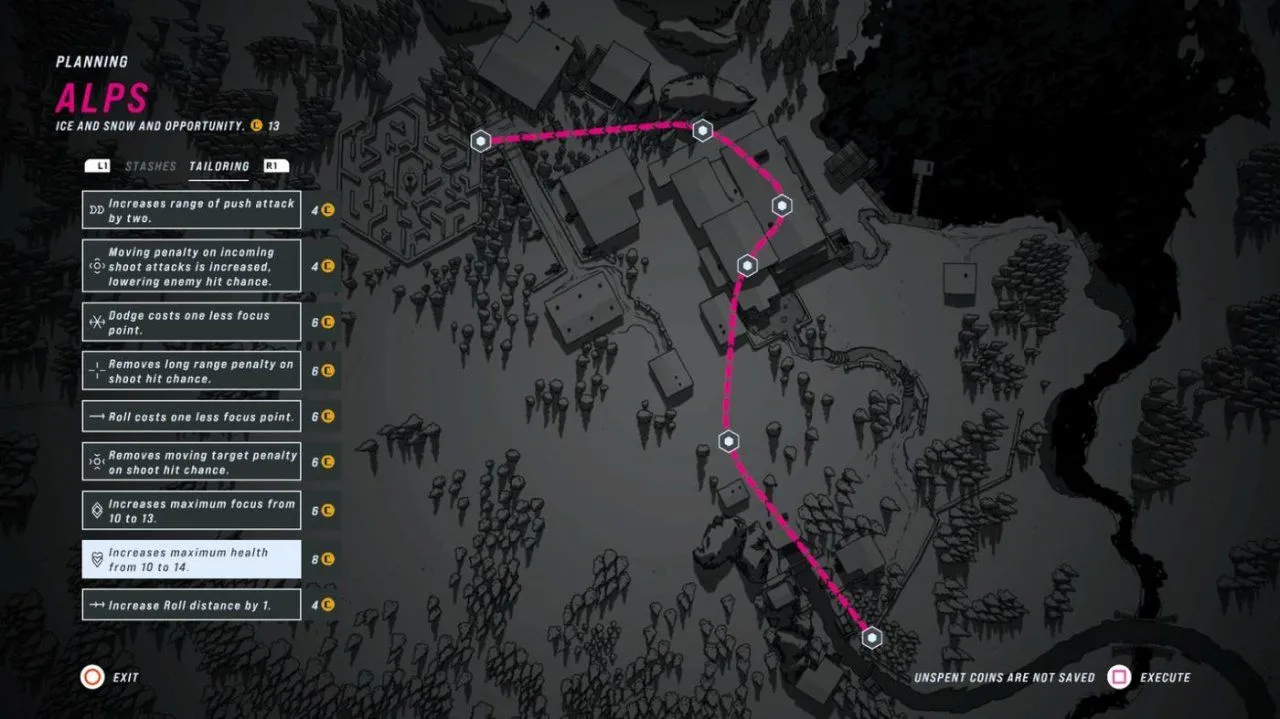Choose the Roll costs one less focus upgrade
This screenshot has height=719, width=1280.
pos(191,416)
